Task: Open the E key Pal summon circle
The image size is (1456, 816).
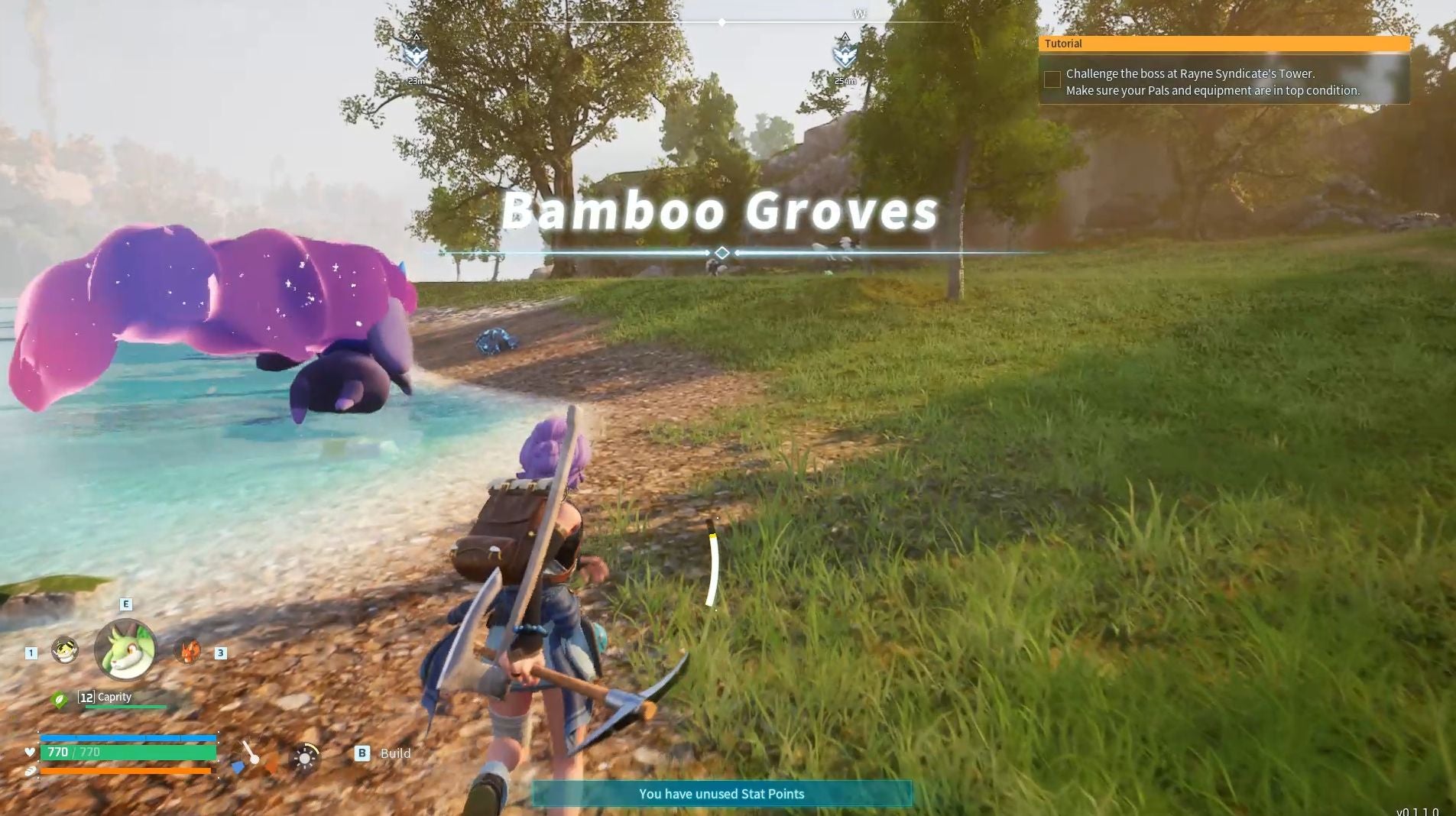Action: [x=125, y=604]
